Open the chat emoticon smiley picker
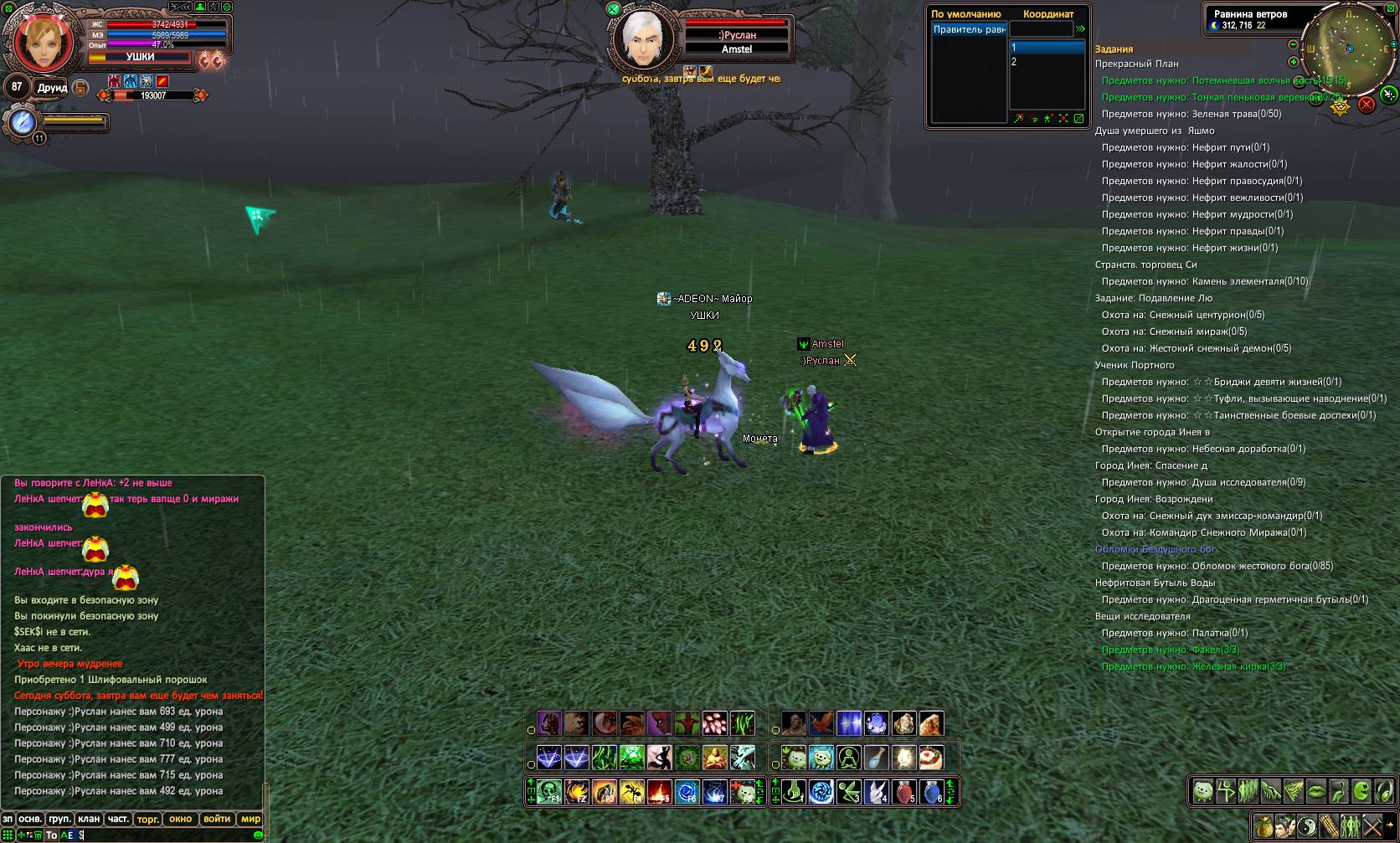The width and height of the screenshot is (1400, 843). 258,835
